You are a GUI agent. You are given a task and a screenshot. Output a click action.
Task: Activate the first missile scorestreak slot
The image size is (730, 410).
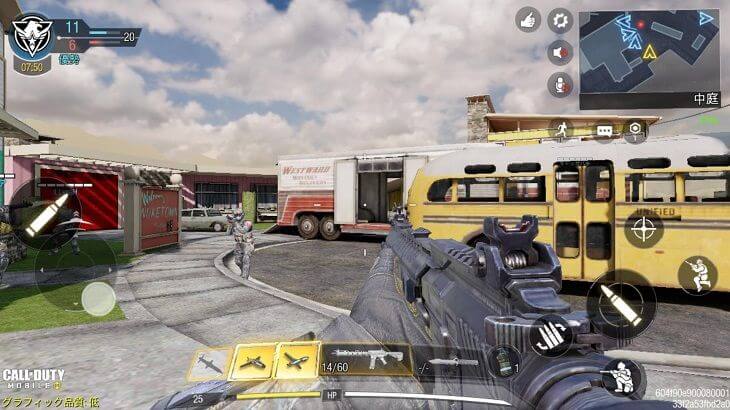coord(208,363)
